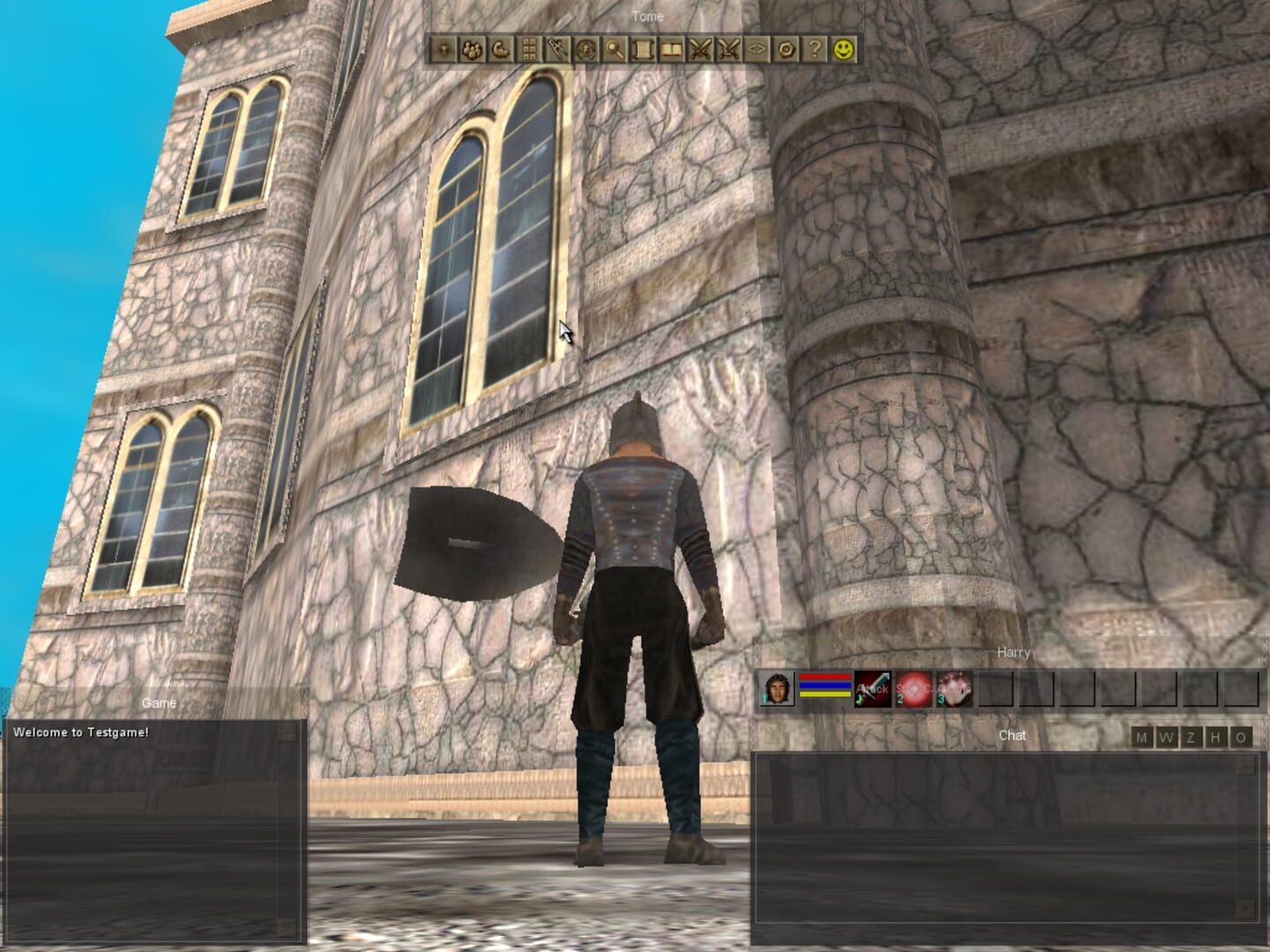
Task: Toggle the O chat filter button
Action: point(1239,738)
